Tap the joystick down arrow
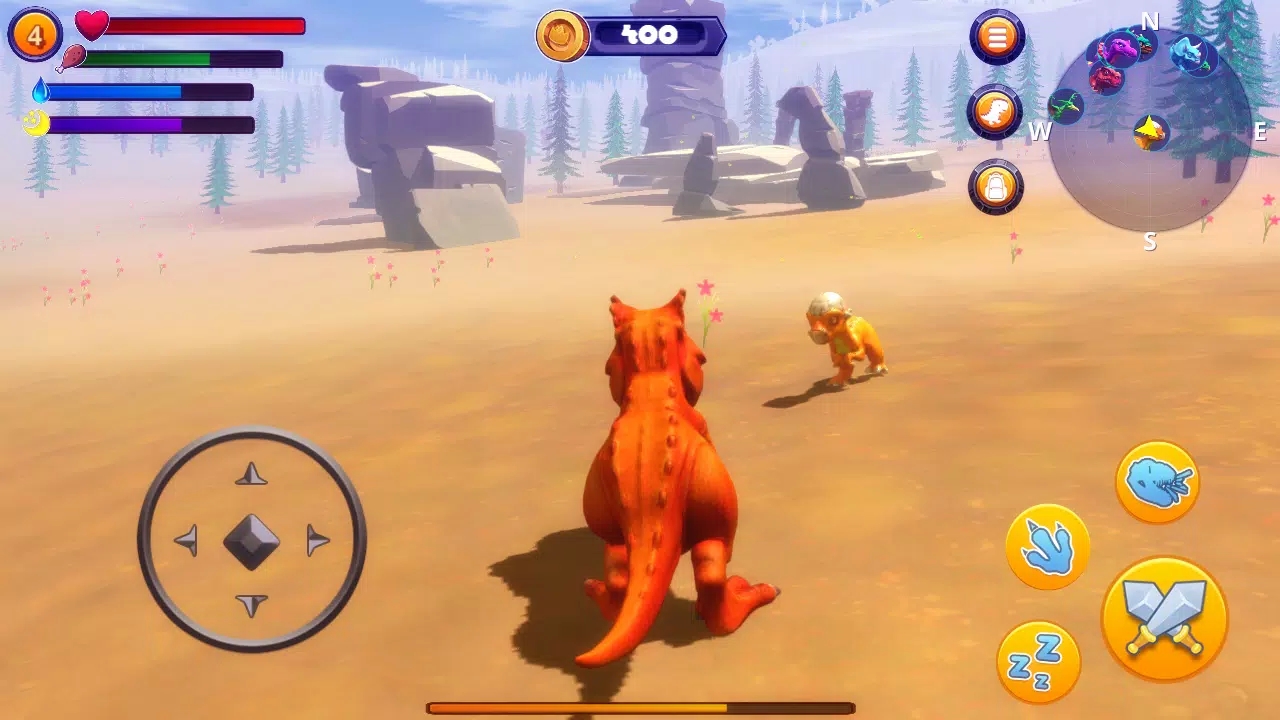 [x=251, y=605]
